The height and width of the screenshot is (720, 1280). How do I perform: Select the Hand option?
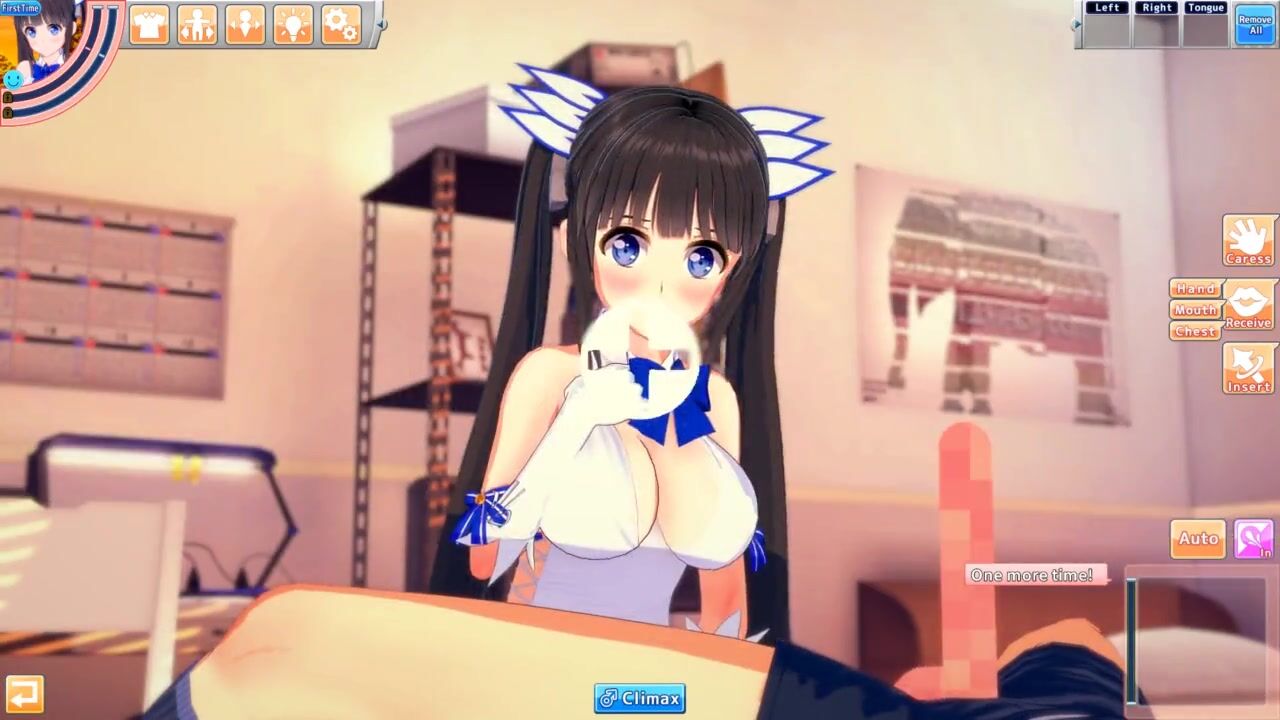[1195, 289]
